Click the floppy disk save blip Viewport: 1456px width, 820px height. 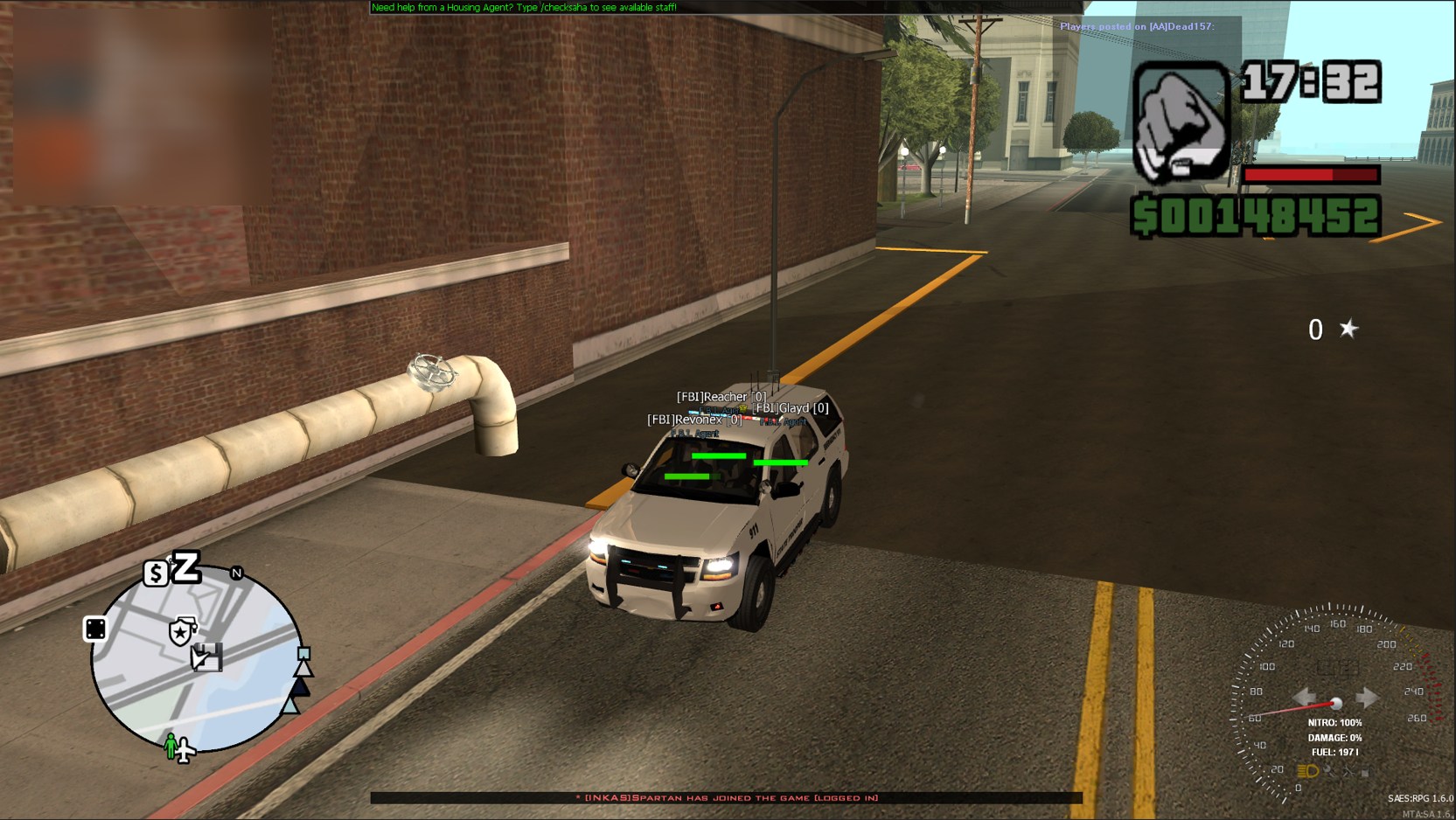[207, 657]
